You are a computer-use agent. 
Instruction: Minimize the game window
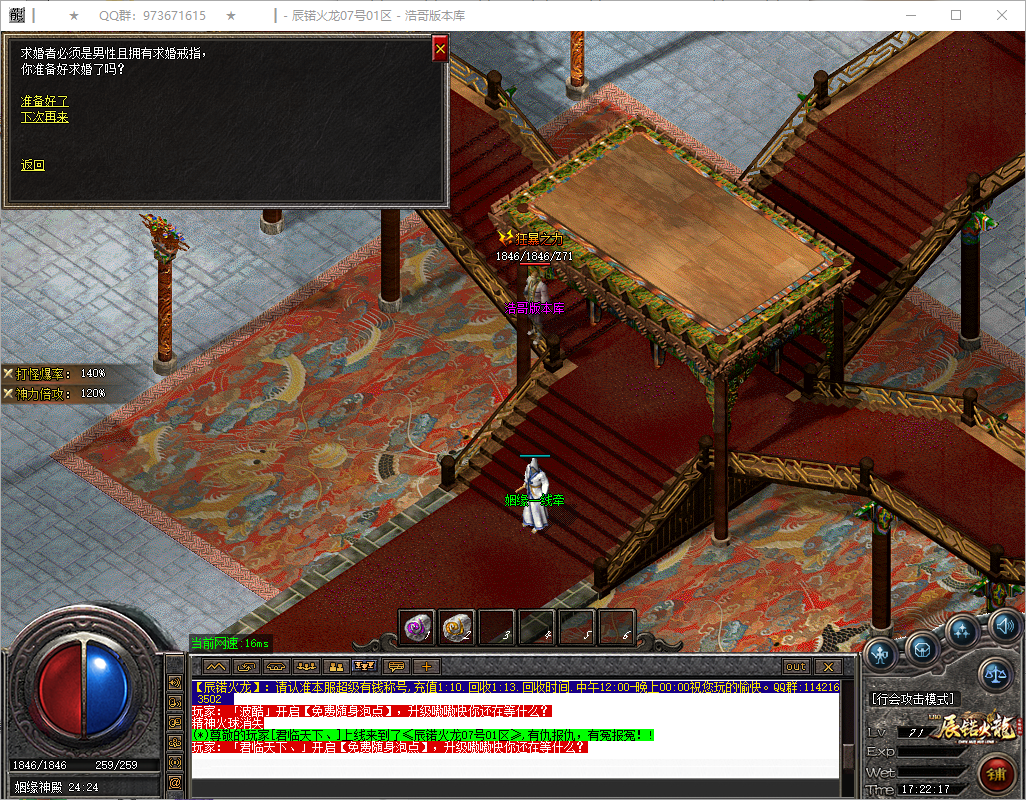click(910, 15)
